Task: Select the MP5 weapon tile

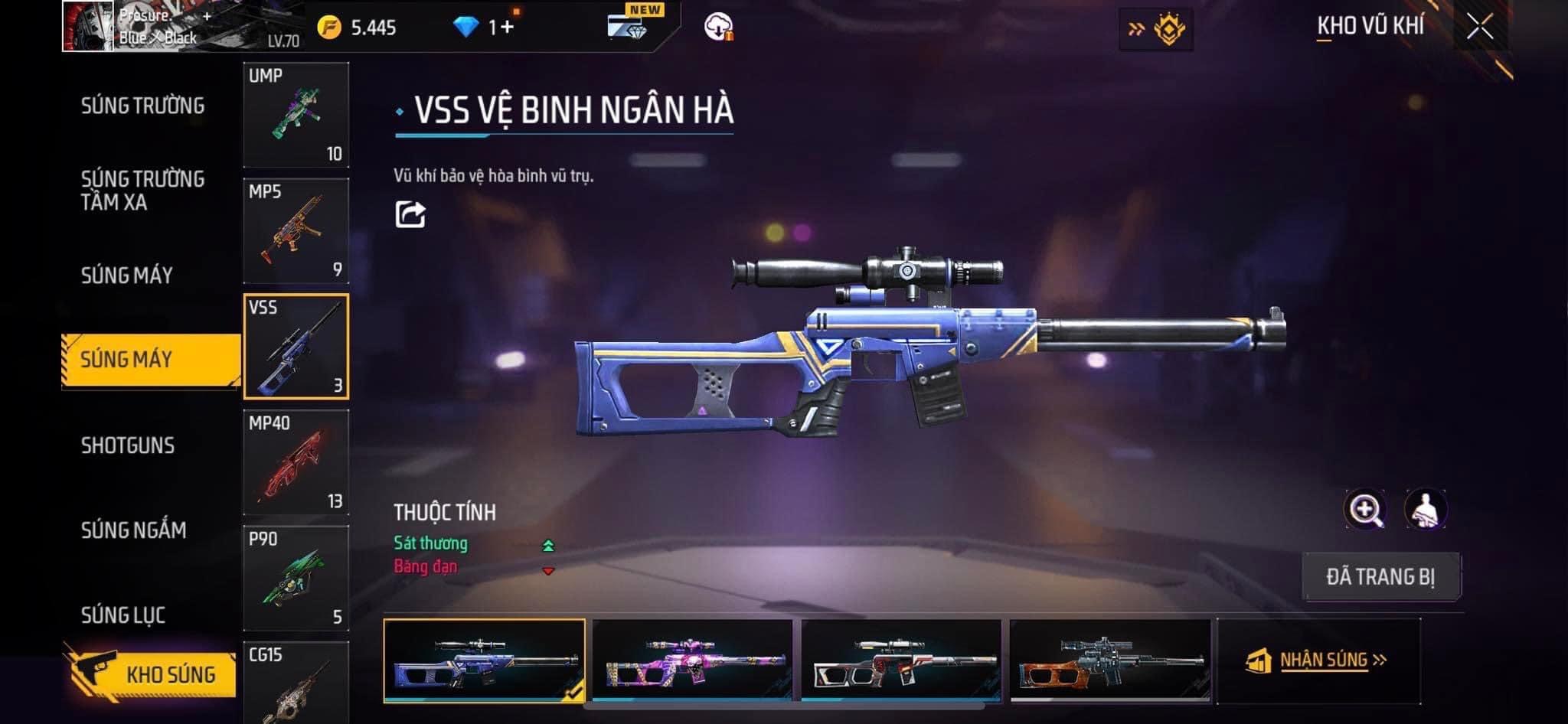Action: (x=296, y=231)
